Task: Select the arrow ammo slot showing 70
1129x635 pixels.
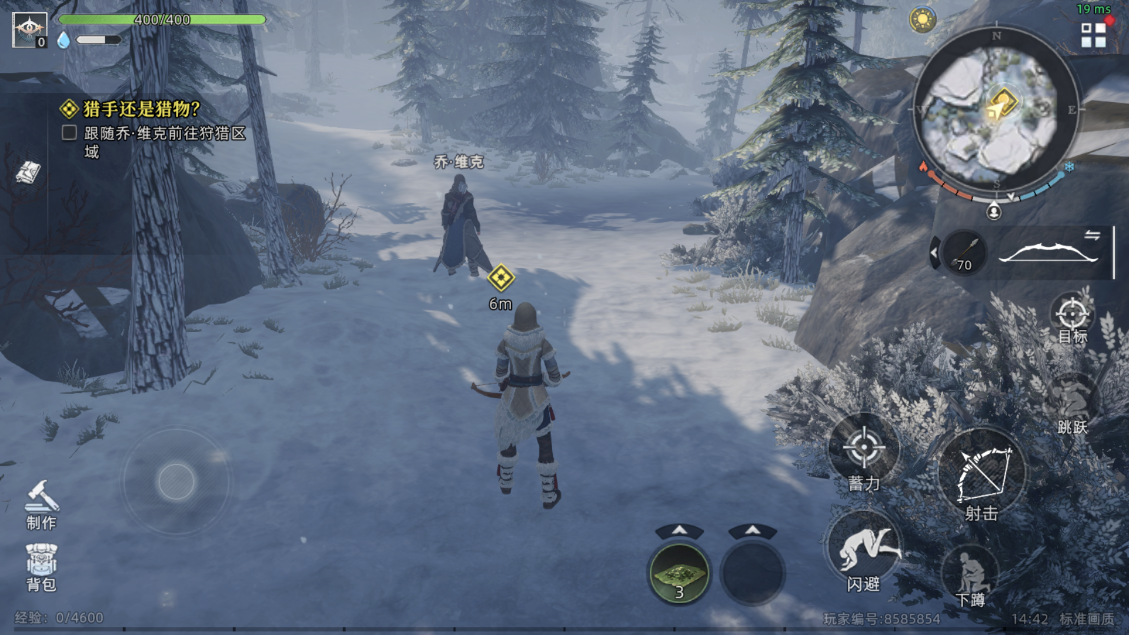Action: coord(963,253)
